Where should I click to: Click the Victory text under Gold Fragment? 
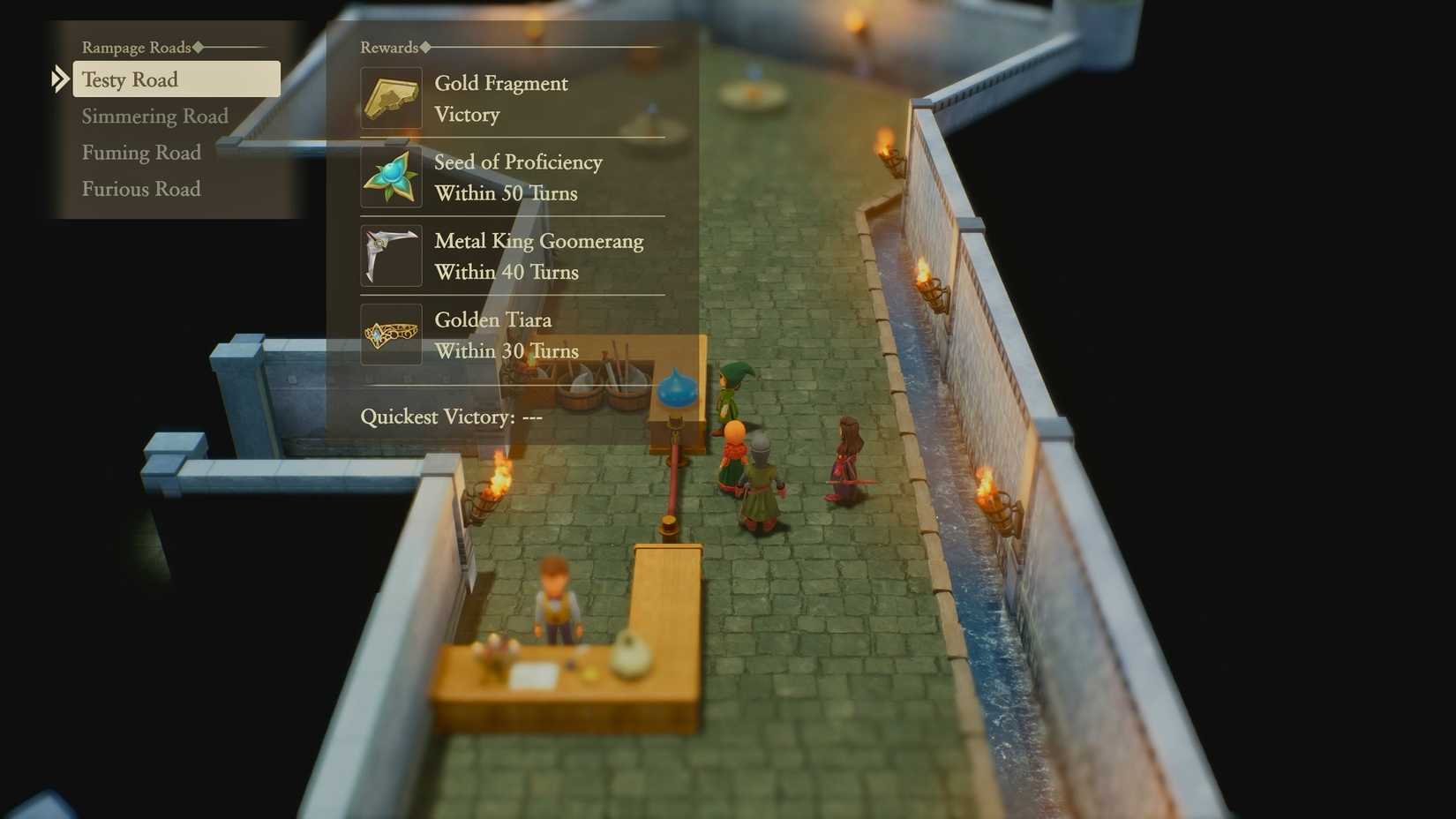coord(467,114)
